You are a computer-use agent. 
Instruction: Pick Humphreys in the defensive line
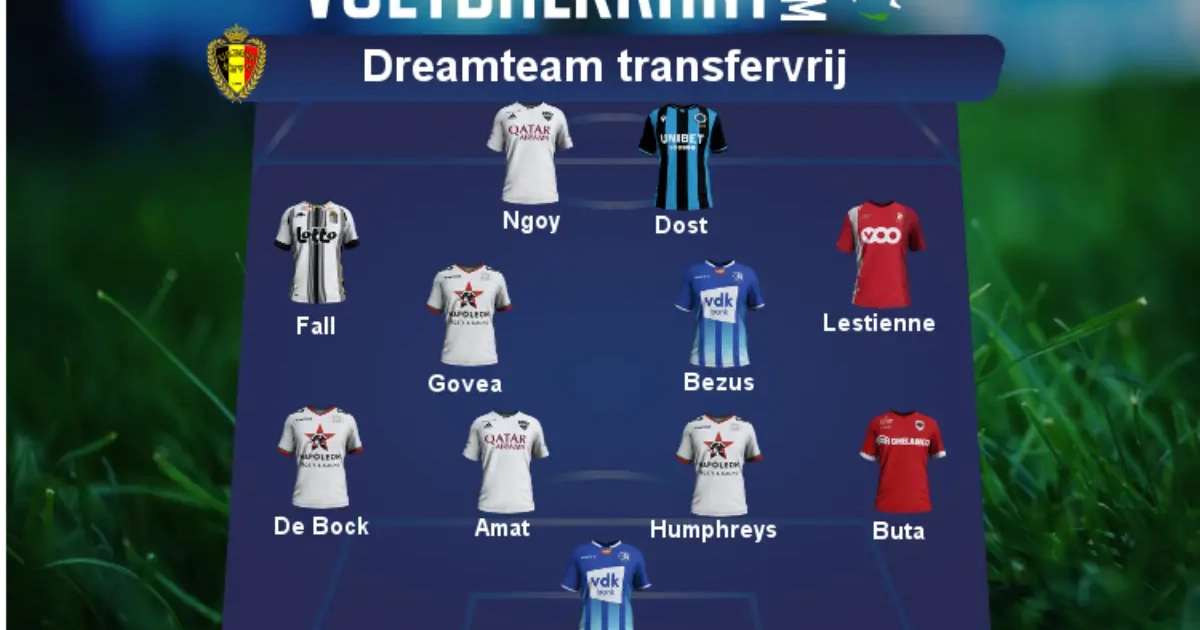click(718, 465)
